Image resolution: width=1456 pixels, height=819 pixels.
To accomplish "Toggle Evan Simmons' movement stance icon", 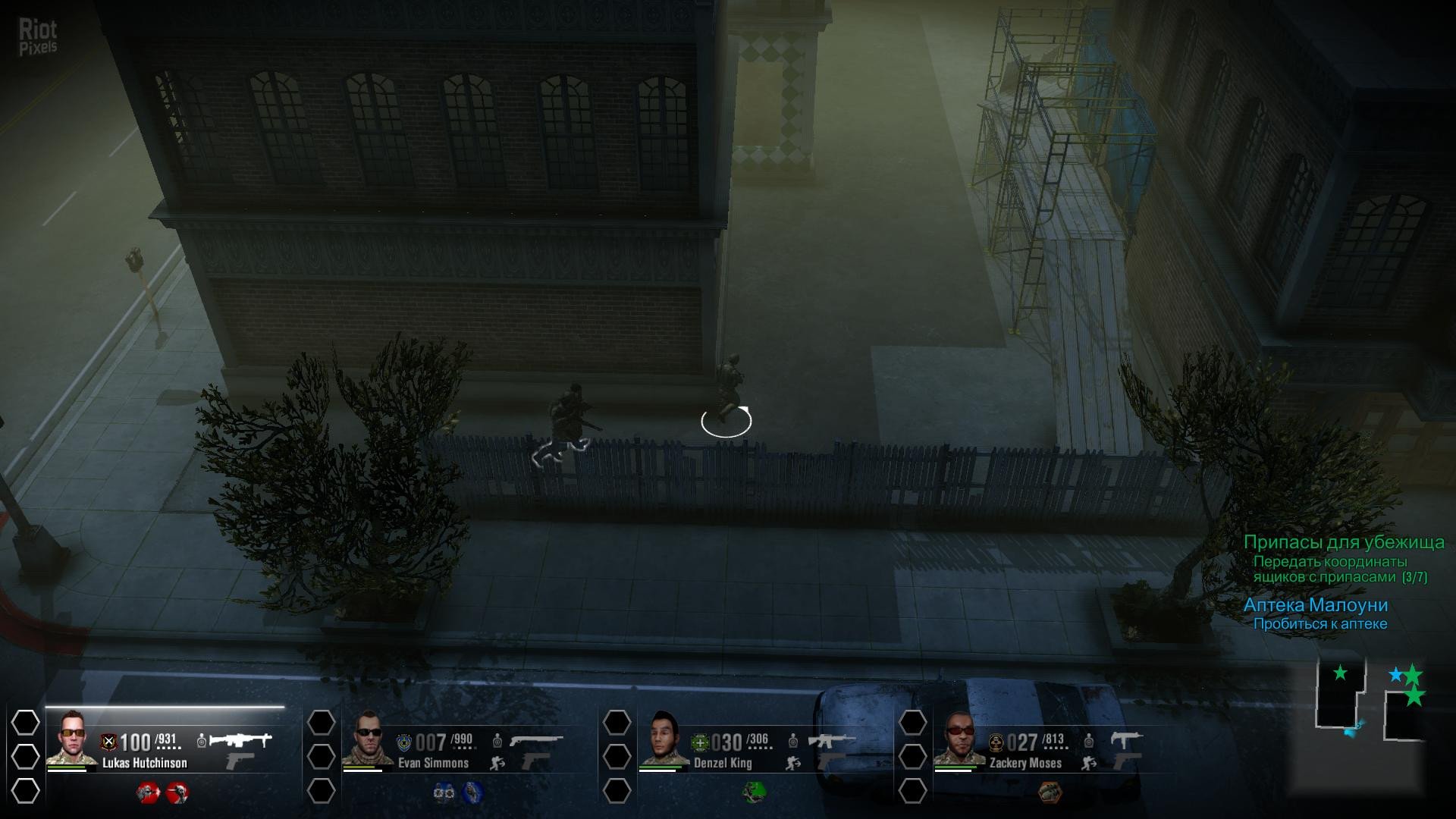I will (497, 763).
